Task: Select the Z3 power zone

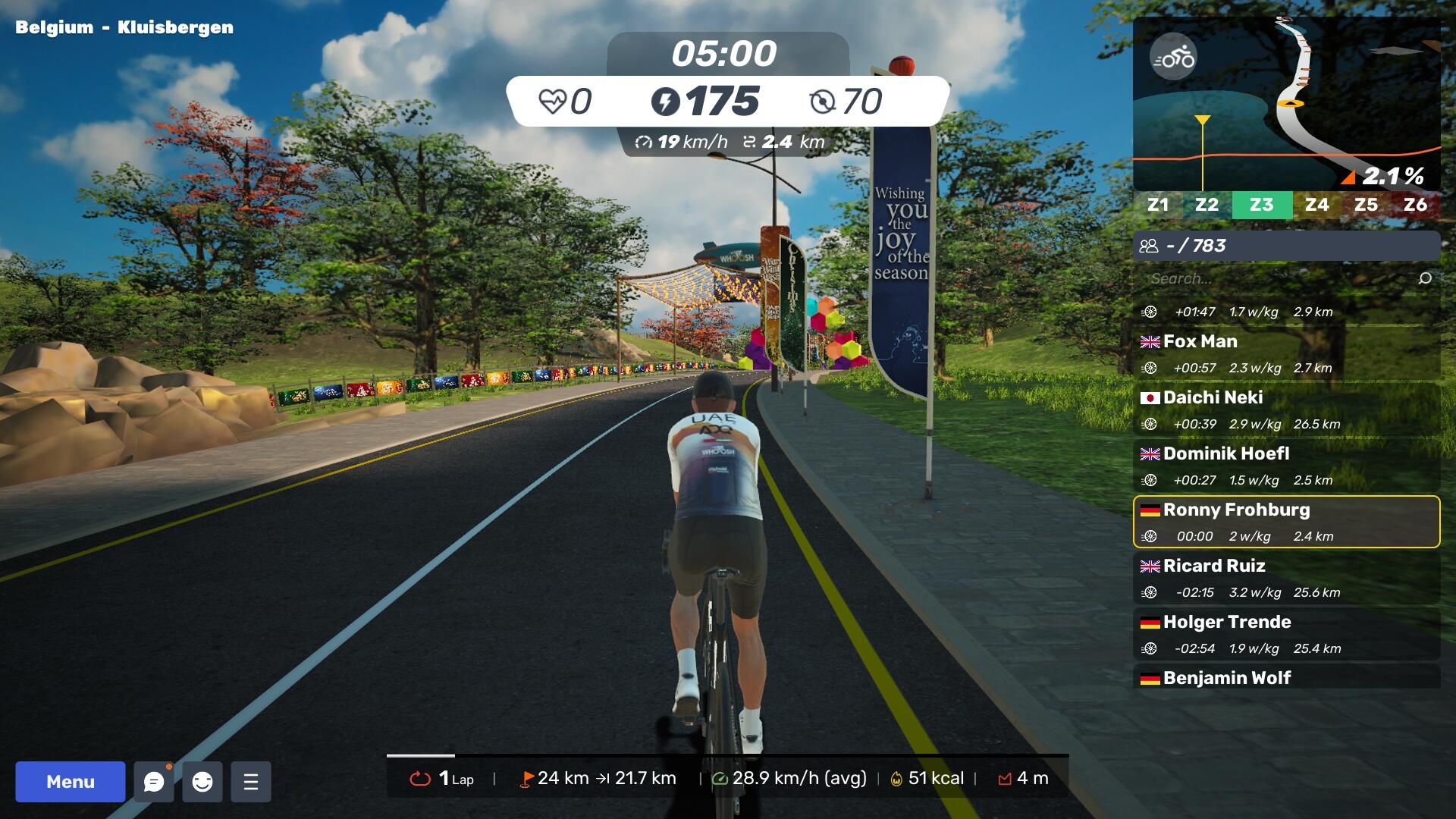Action: click(1261, 205)
